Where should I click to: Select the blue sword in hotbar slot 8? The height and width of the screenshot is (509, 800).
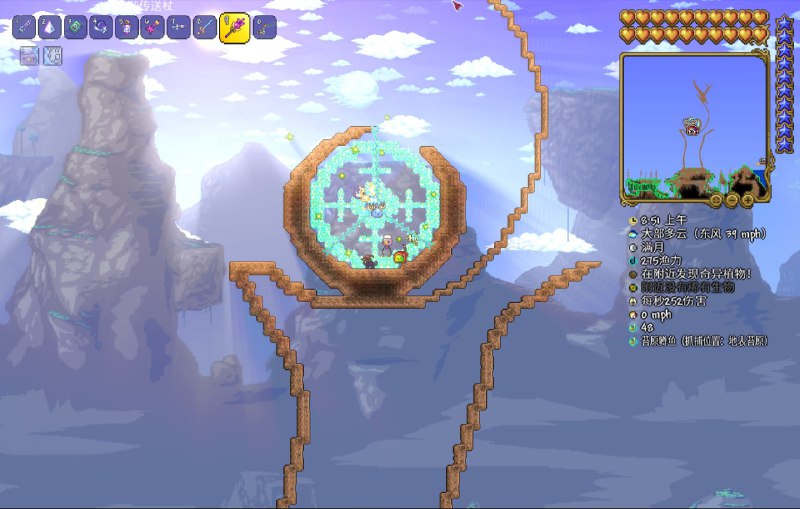(205, 27)
